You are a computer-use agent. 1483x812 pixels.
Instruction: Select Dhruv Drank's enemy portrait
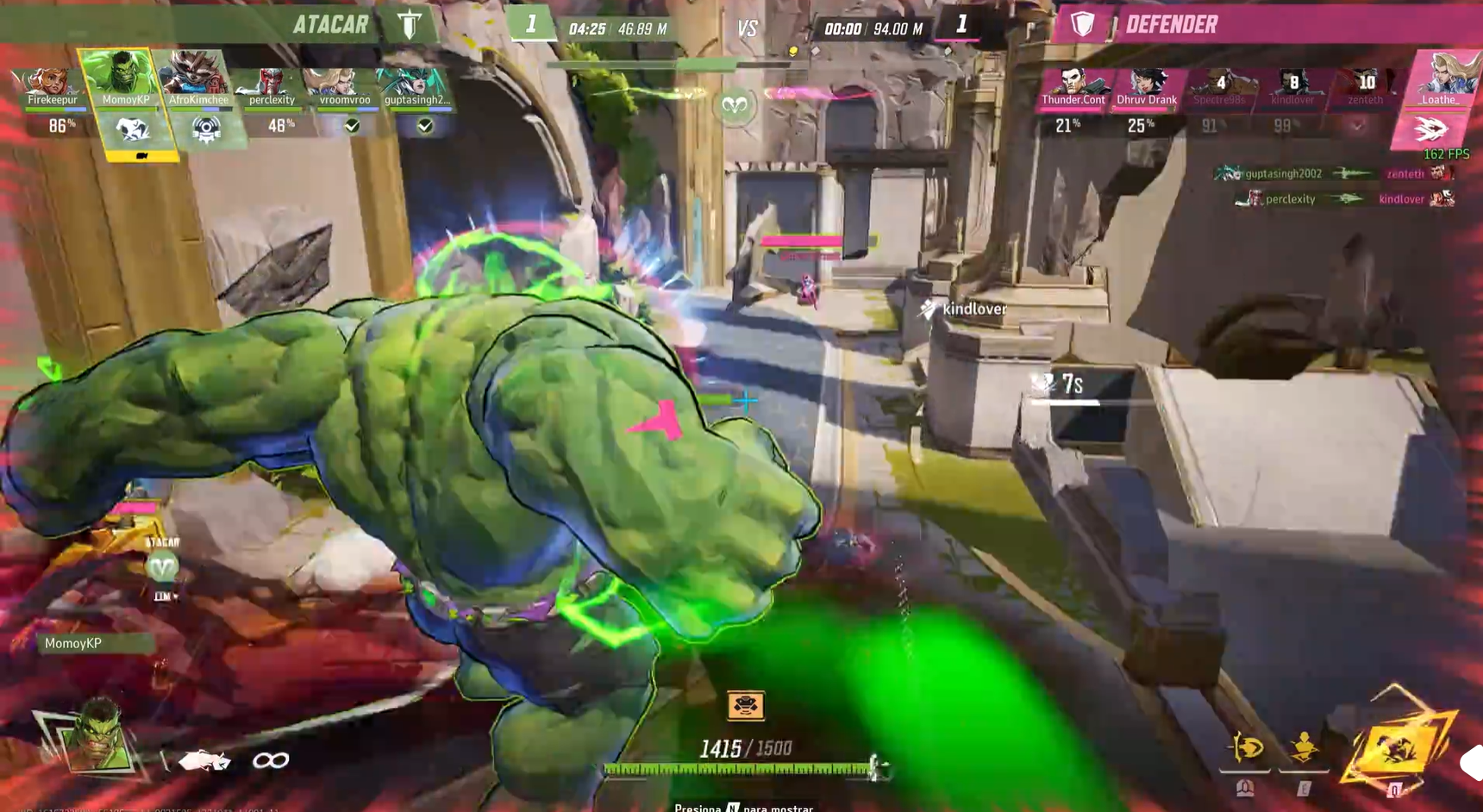(1146, 83)
